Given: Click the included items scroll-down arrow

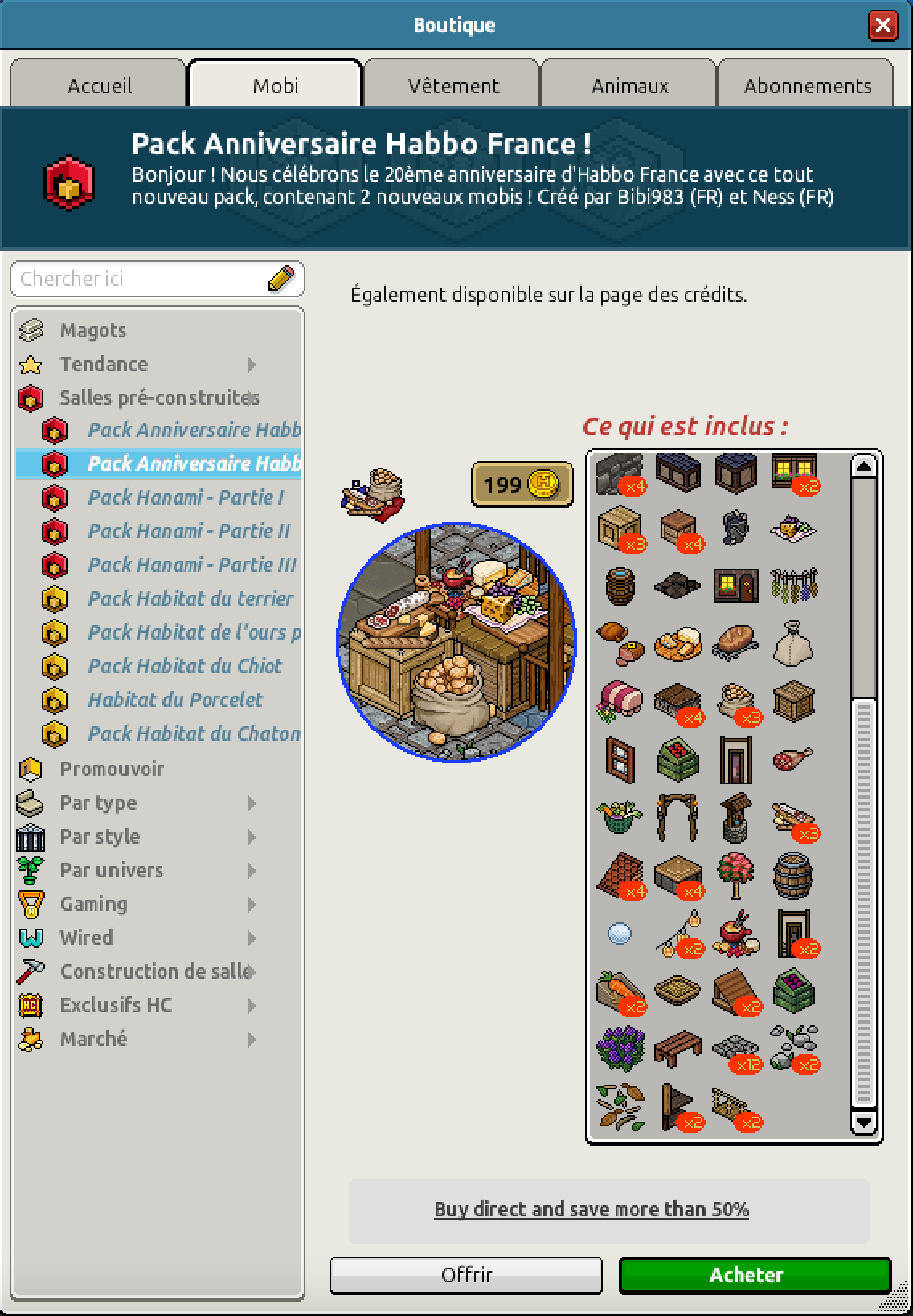Looking at the screenshot, I should click(864, 1122).
